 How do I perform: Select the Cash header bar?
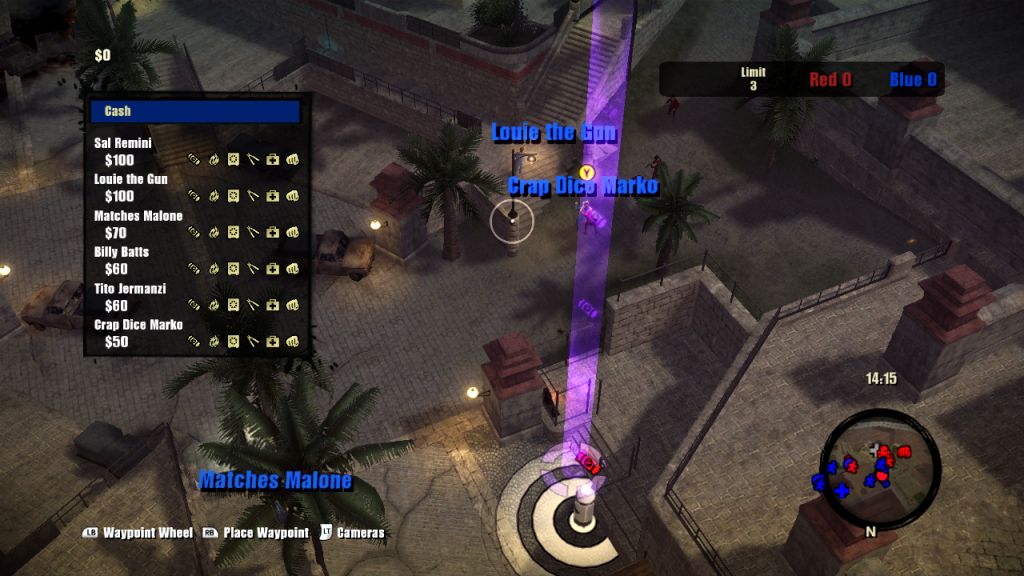pyautogui.click(x=195, y=111)
